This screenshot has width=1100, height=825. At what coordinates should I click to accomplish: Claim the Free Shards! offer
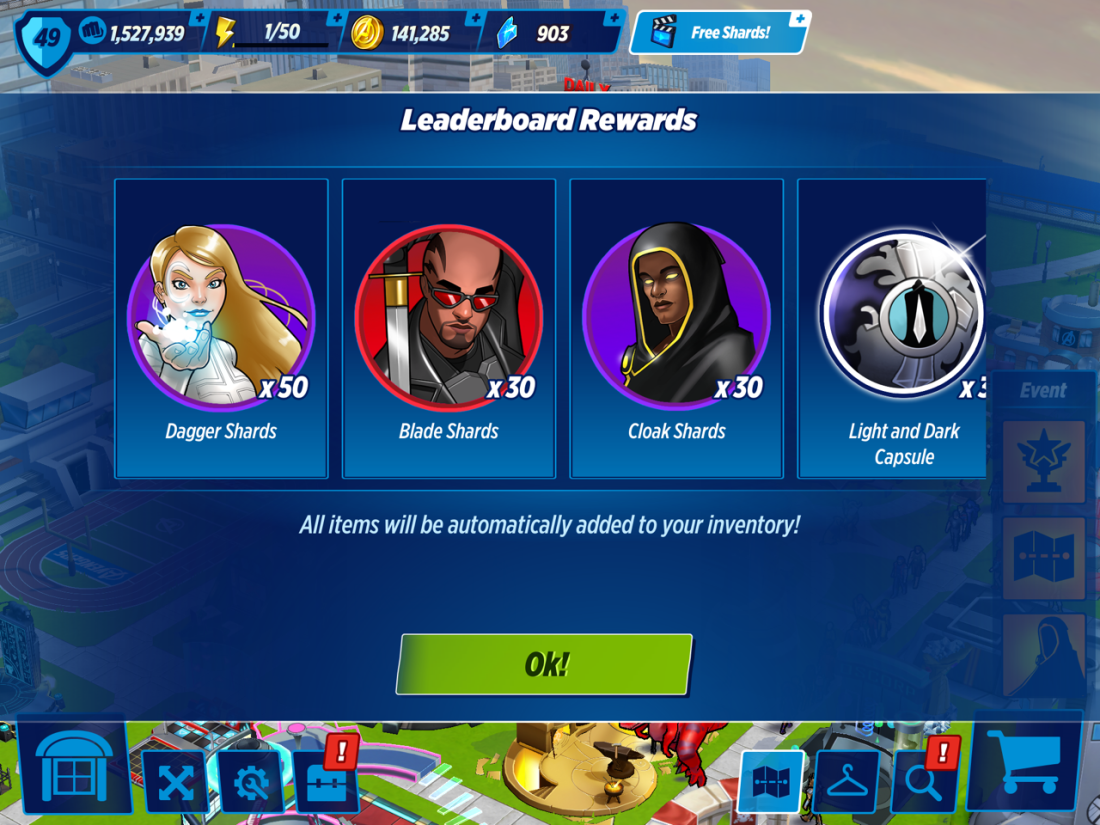coord(720,33)
